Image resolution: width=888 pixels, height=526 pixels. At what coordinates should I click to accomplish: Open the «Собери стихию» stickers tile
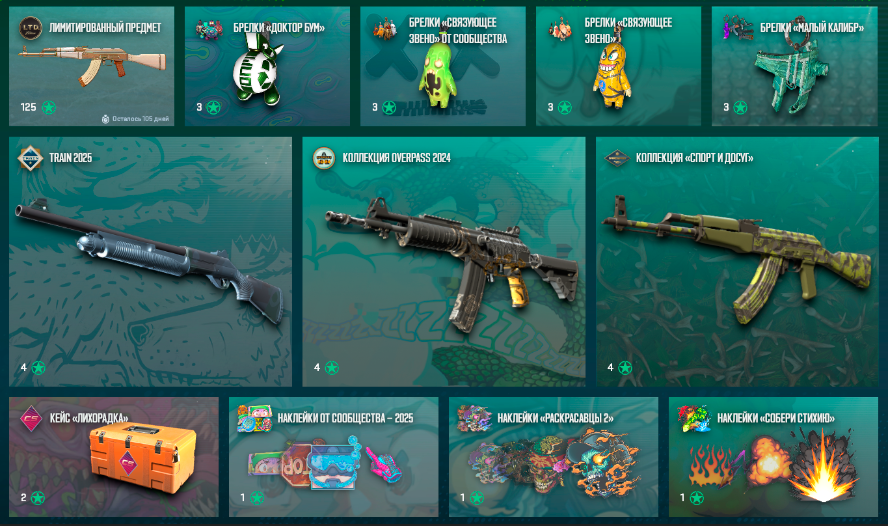(773, 457)
